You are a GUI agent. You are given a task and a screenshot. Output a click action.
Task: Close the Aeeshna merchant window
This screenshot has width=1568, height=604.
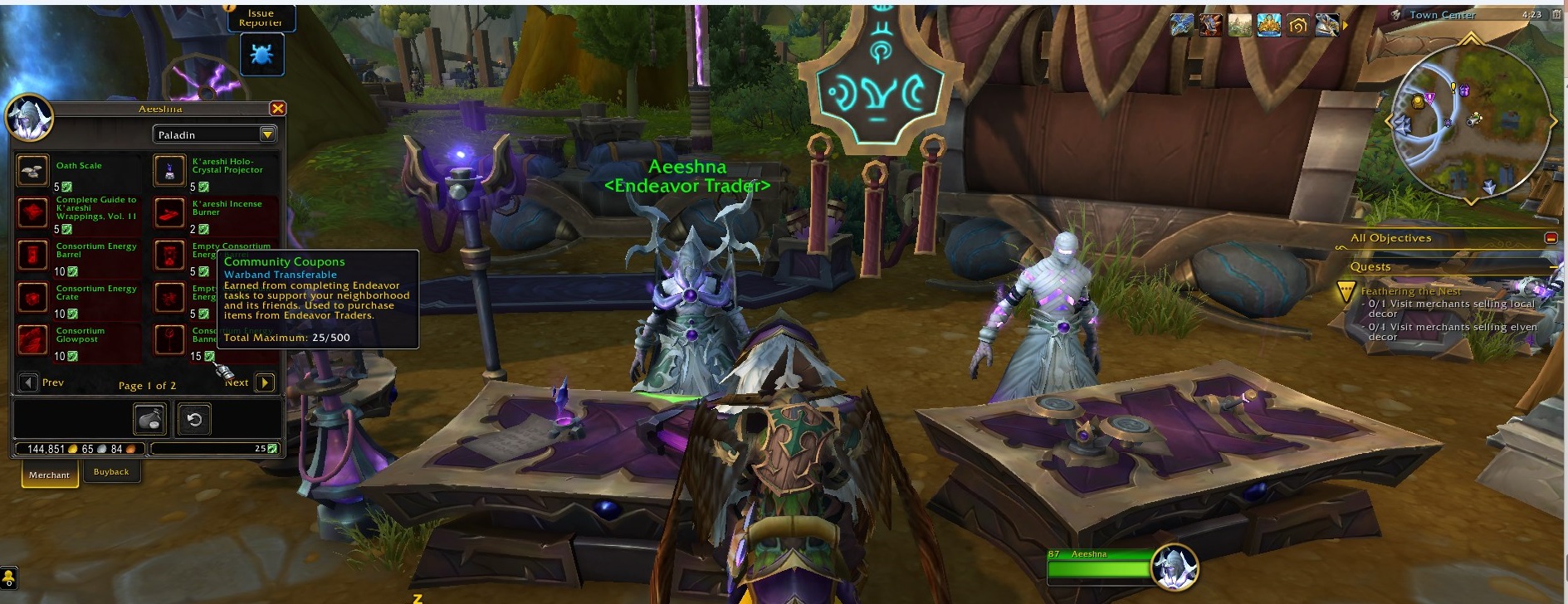[278, 109]
